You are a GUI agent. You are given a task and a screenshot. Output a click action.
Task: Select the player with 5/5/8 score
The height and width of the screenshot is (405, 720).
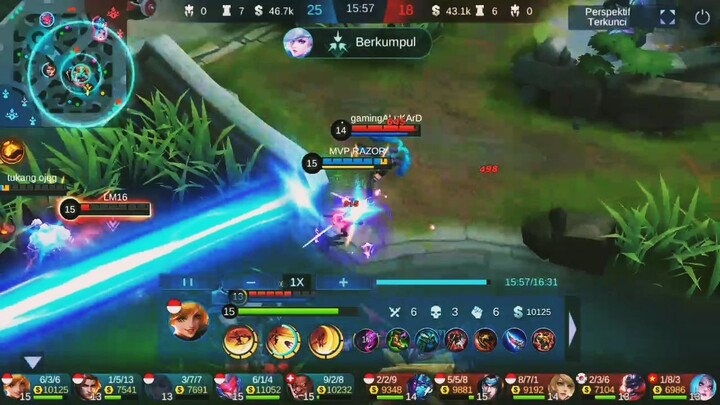point(469,387)
